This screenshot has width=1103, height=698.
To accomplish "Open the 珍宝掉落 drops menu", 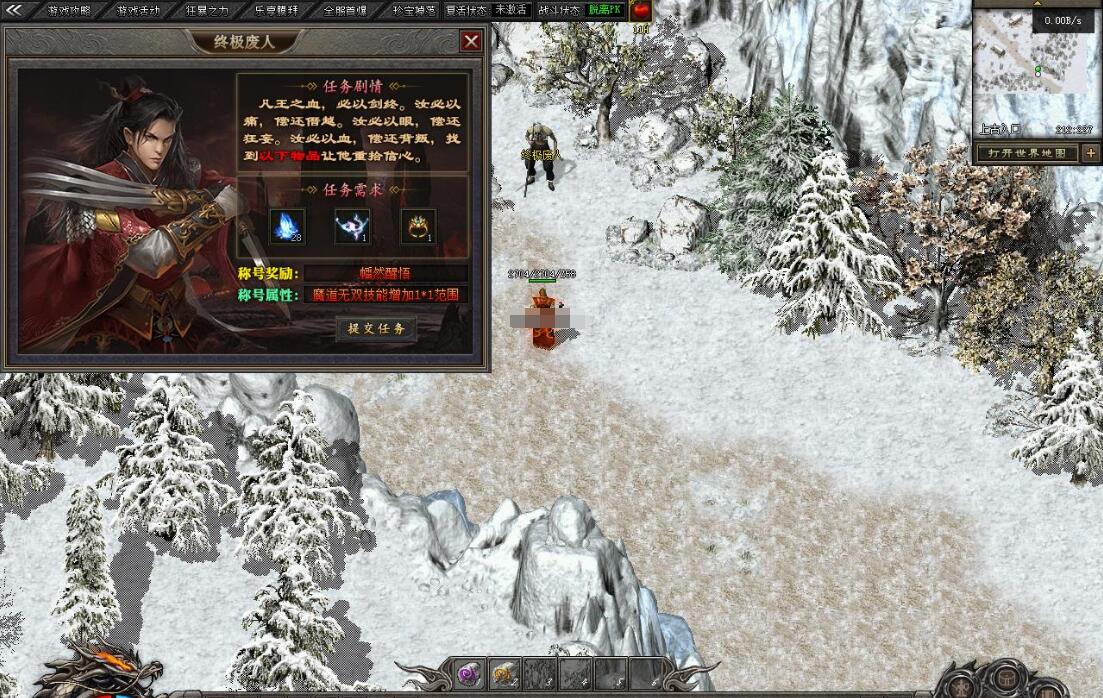I will [x=413, y=10].
